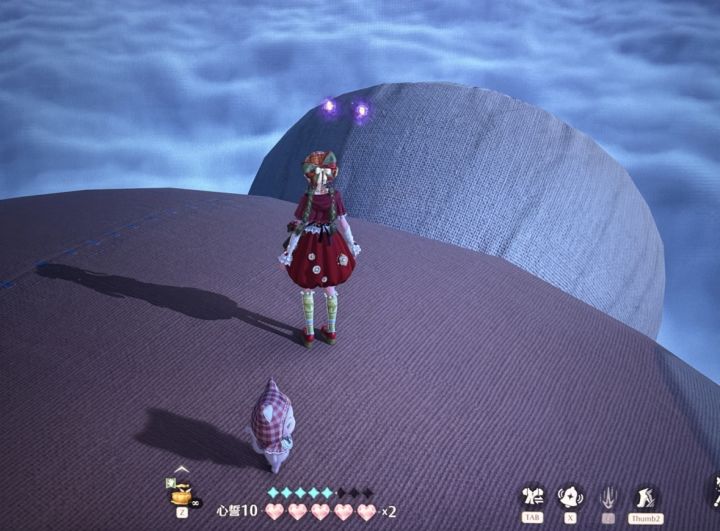Use the greyed-out downward plunge ability
720x531 pixels.
click(x=608, y=496)
